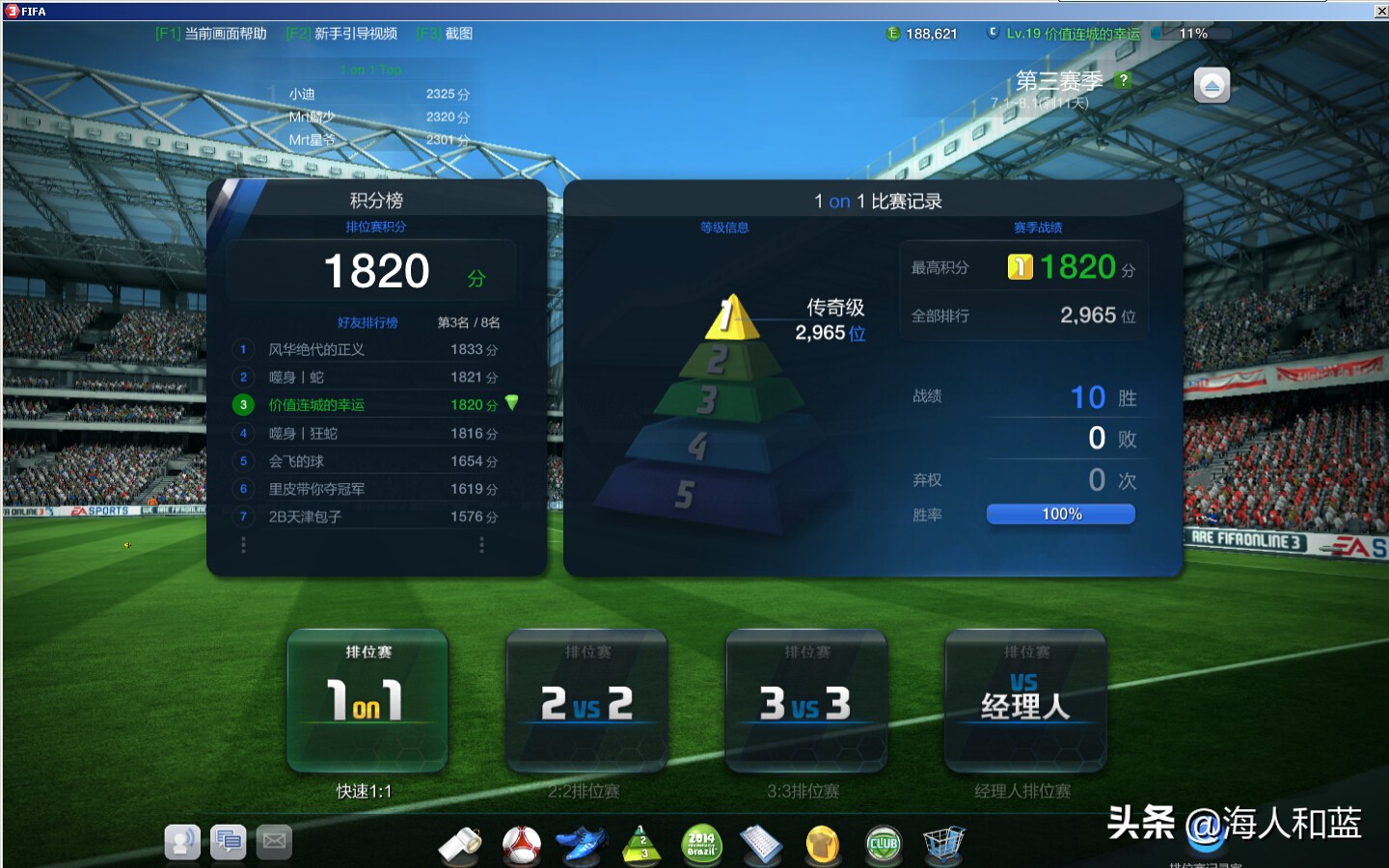The image size is (1389, 868).
Task: Open the whistle match icon
Action: point(461,844)
